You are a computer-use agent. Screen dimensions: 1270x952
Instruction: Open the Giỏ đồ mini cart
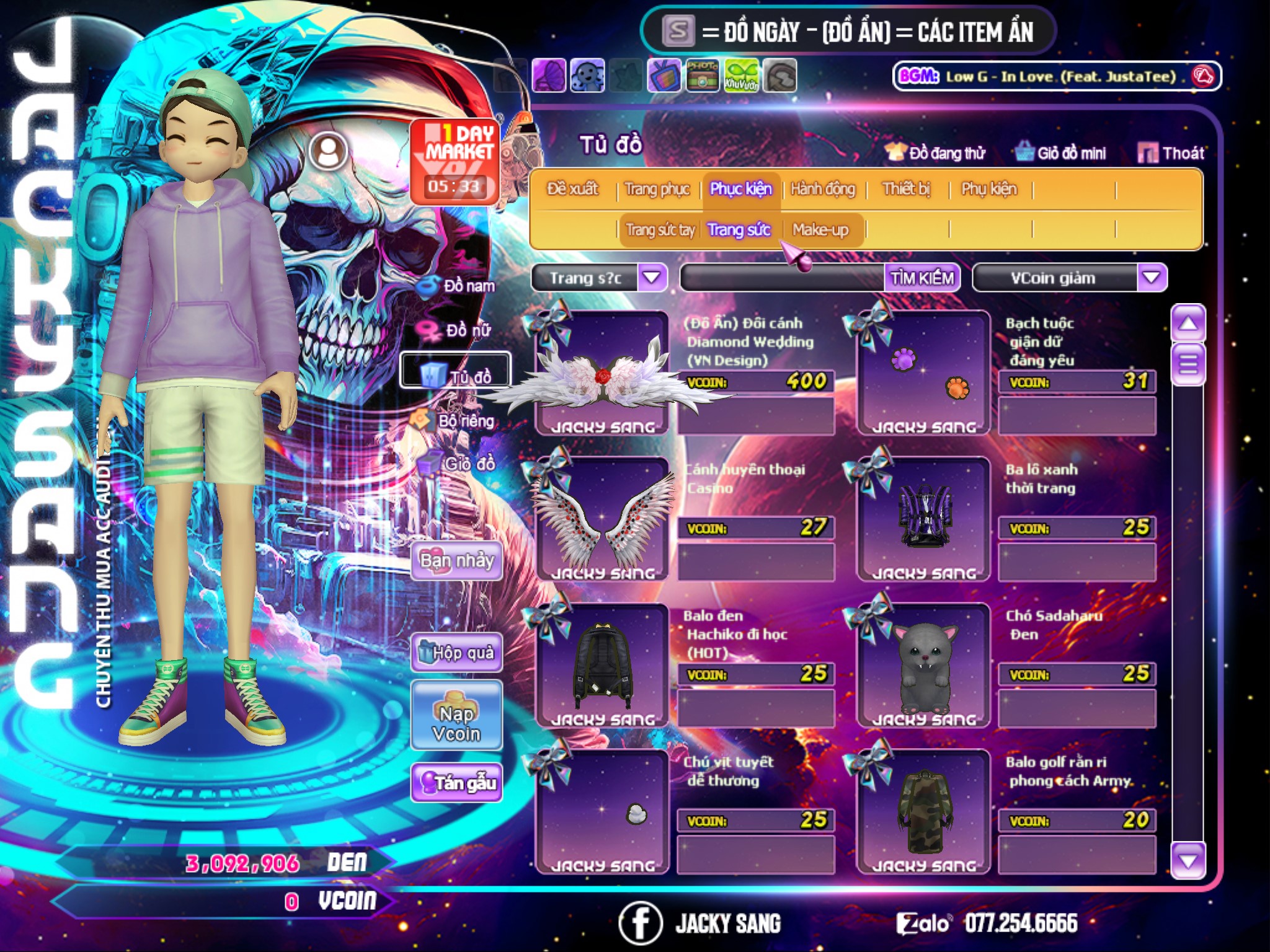tap(1061, 152)
